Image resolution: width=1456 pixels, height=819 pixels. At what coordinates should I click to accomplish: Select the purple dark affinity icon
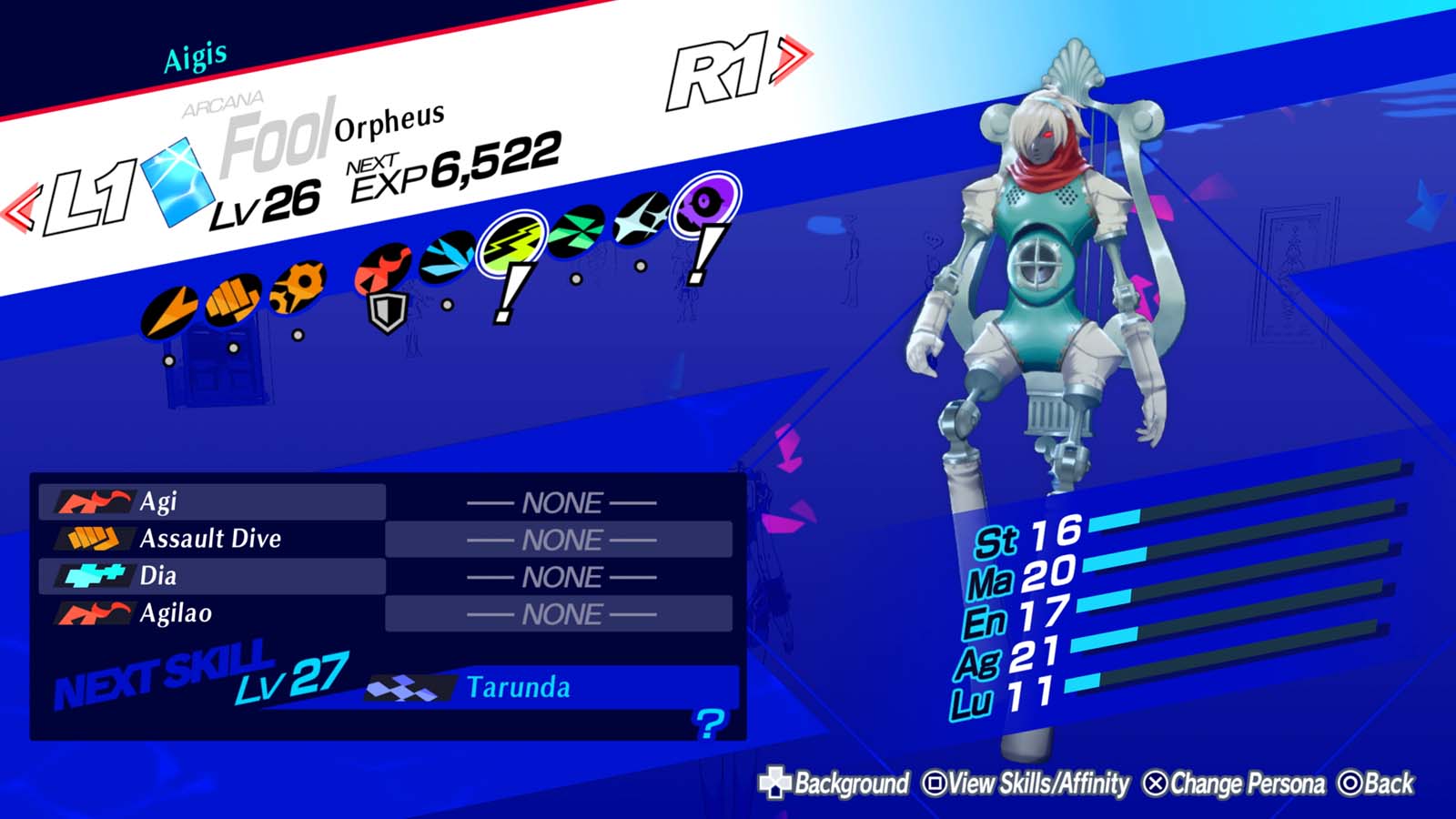(704, 202)
